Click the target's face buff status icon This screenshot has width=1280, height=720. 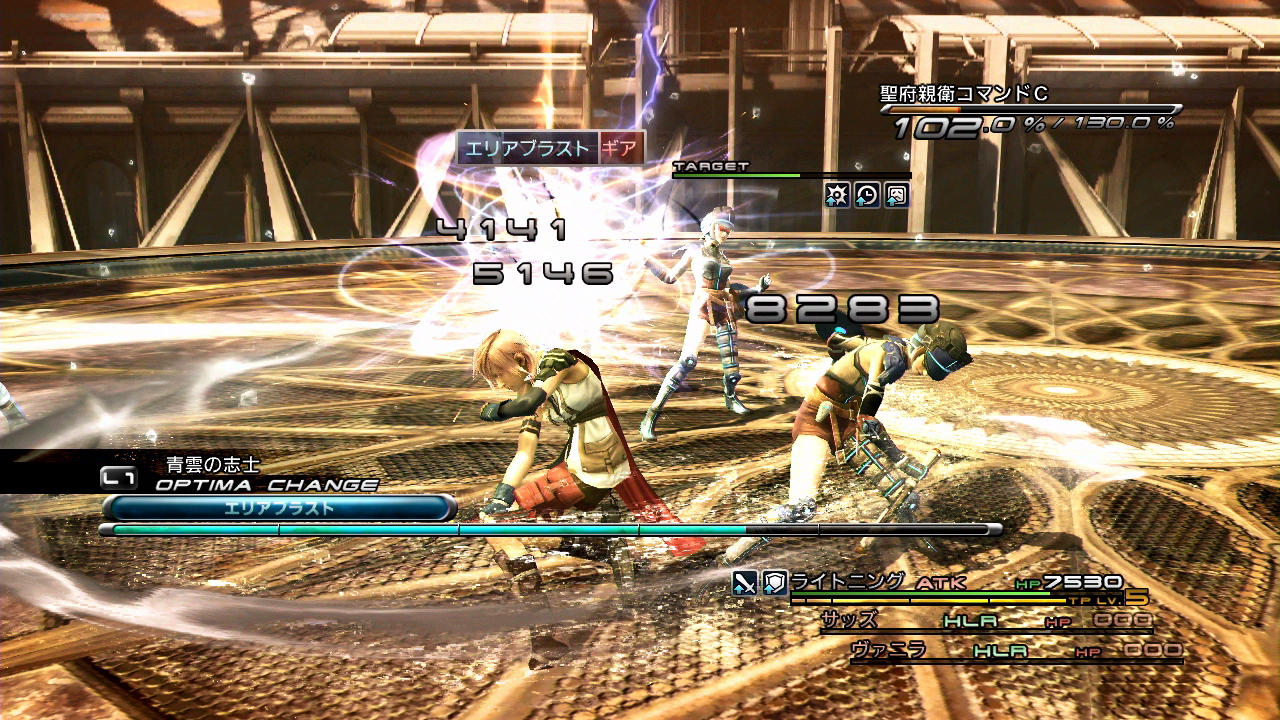click(897, 195)
